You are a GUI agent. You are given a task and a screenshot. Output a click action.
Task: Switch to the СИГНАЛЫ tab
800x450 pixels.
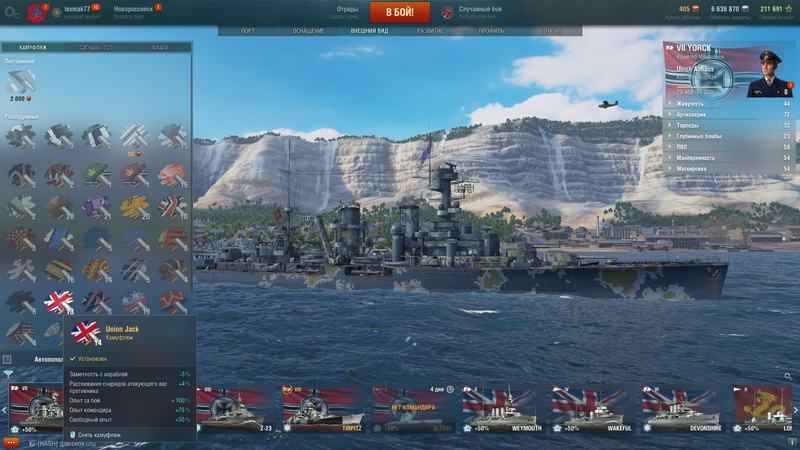98,47
